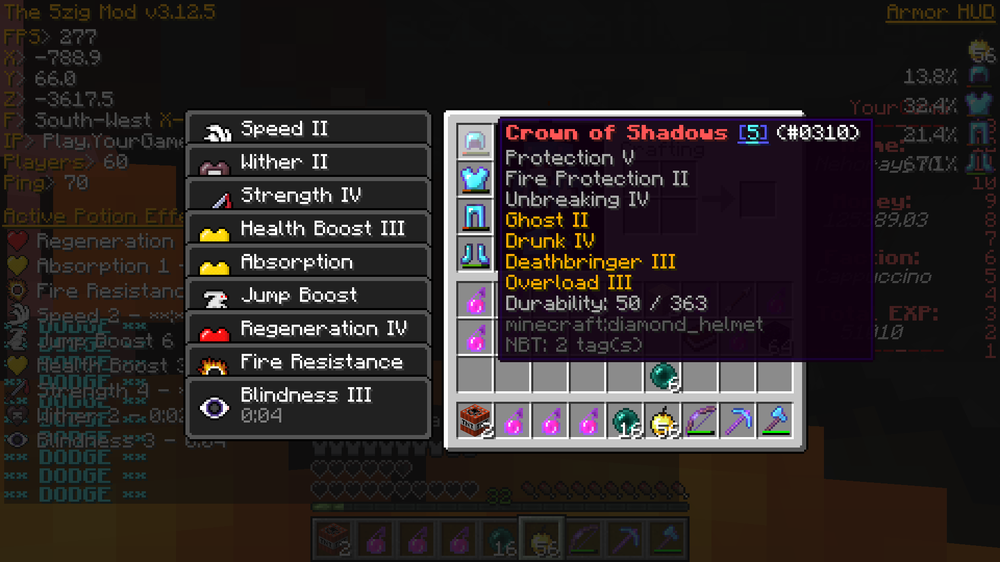Pick up the diamond pickaxe
The image size is (1000, 562).
click(x=738, y=420)
